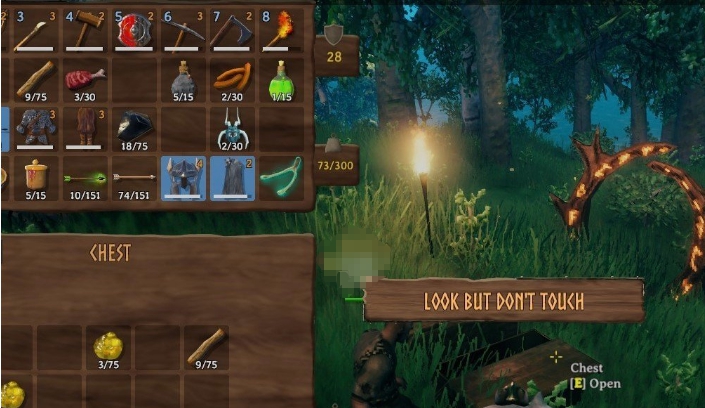
Task: Pick the sausages stack in inventory
Action: (233, 78)
